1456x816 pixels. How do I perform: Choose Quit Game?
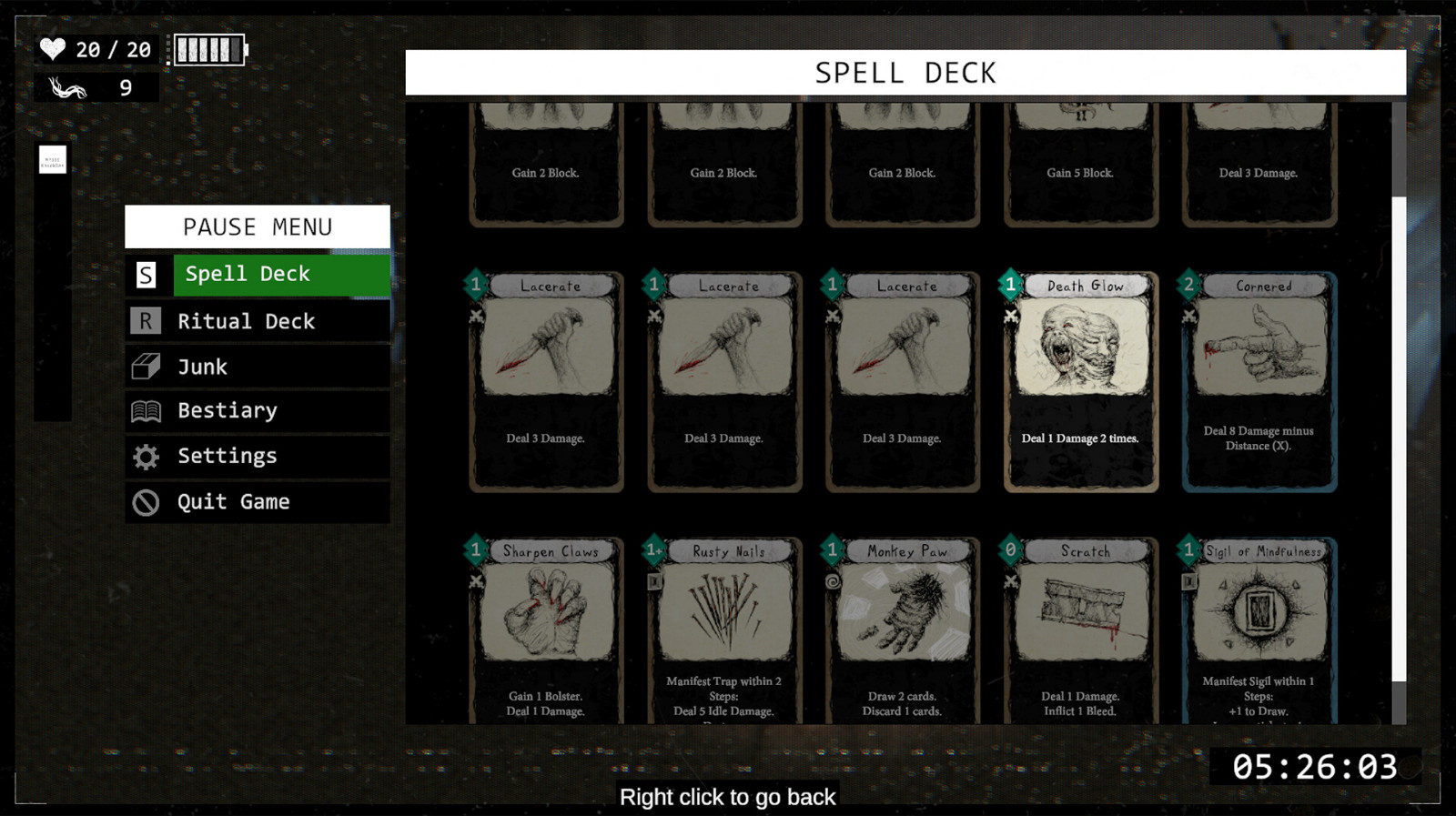pyautogui.click(x=258, y=502)
